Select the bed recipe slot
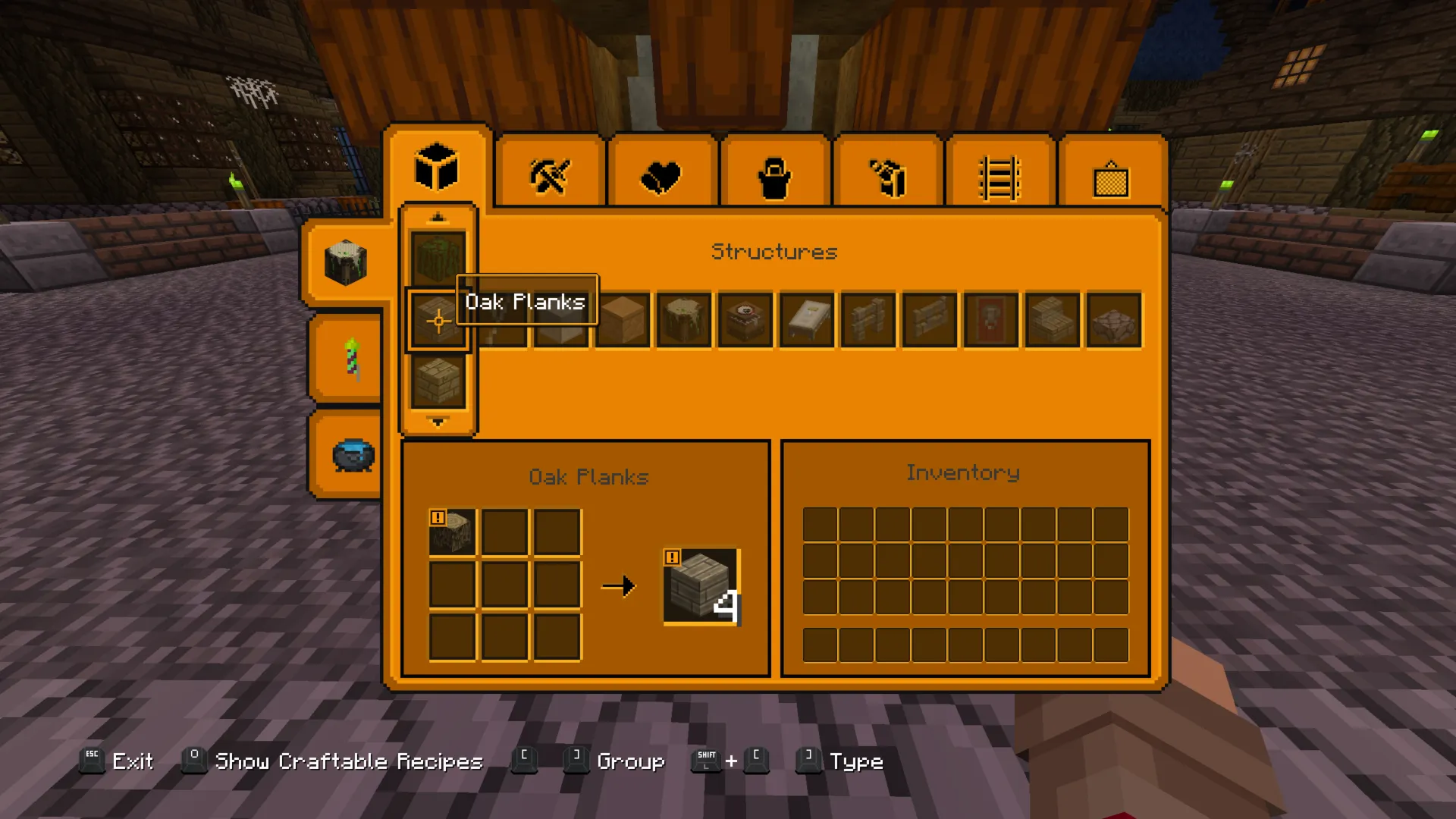Viewport: 1456px width, 819px height. [x=807, y=321]
